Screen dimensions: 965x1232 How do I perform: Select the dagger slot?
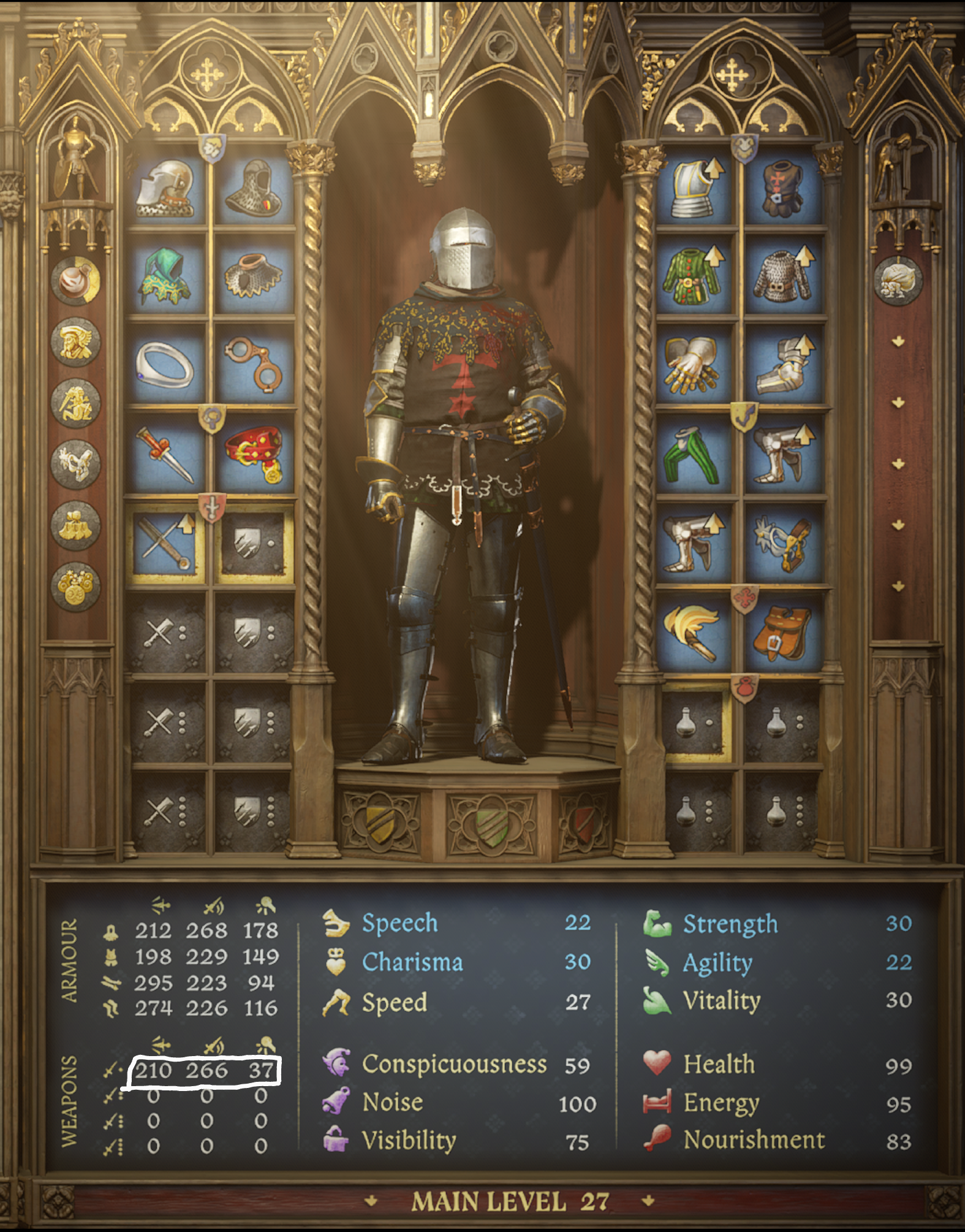[167, 454]
